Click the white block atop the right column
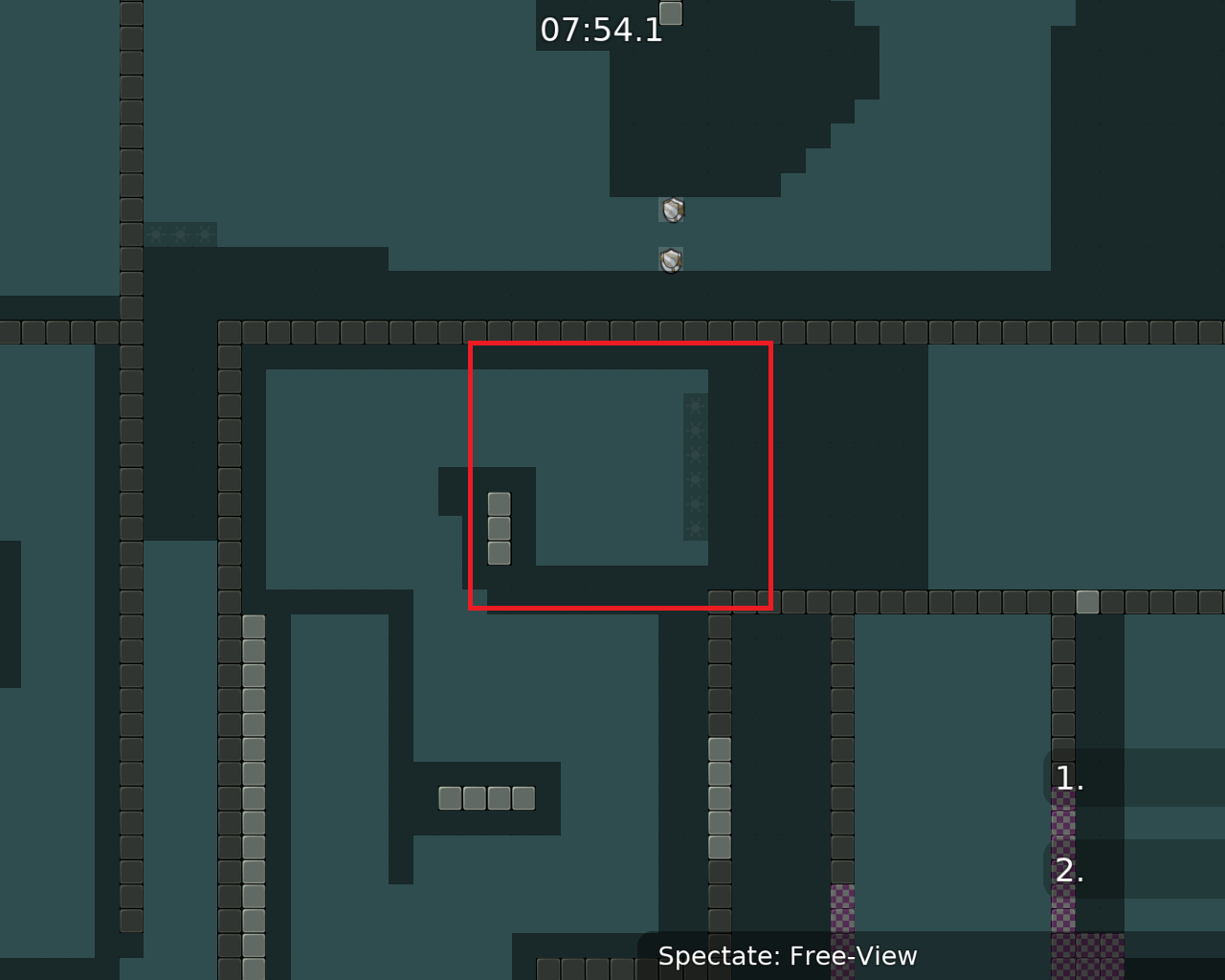The image size is (1225, 980). (1086, 601)
